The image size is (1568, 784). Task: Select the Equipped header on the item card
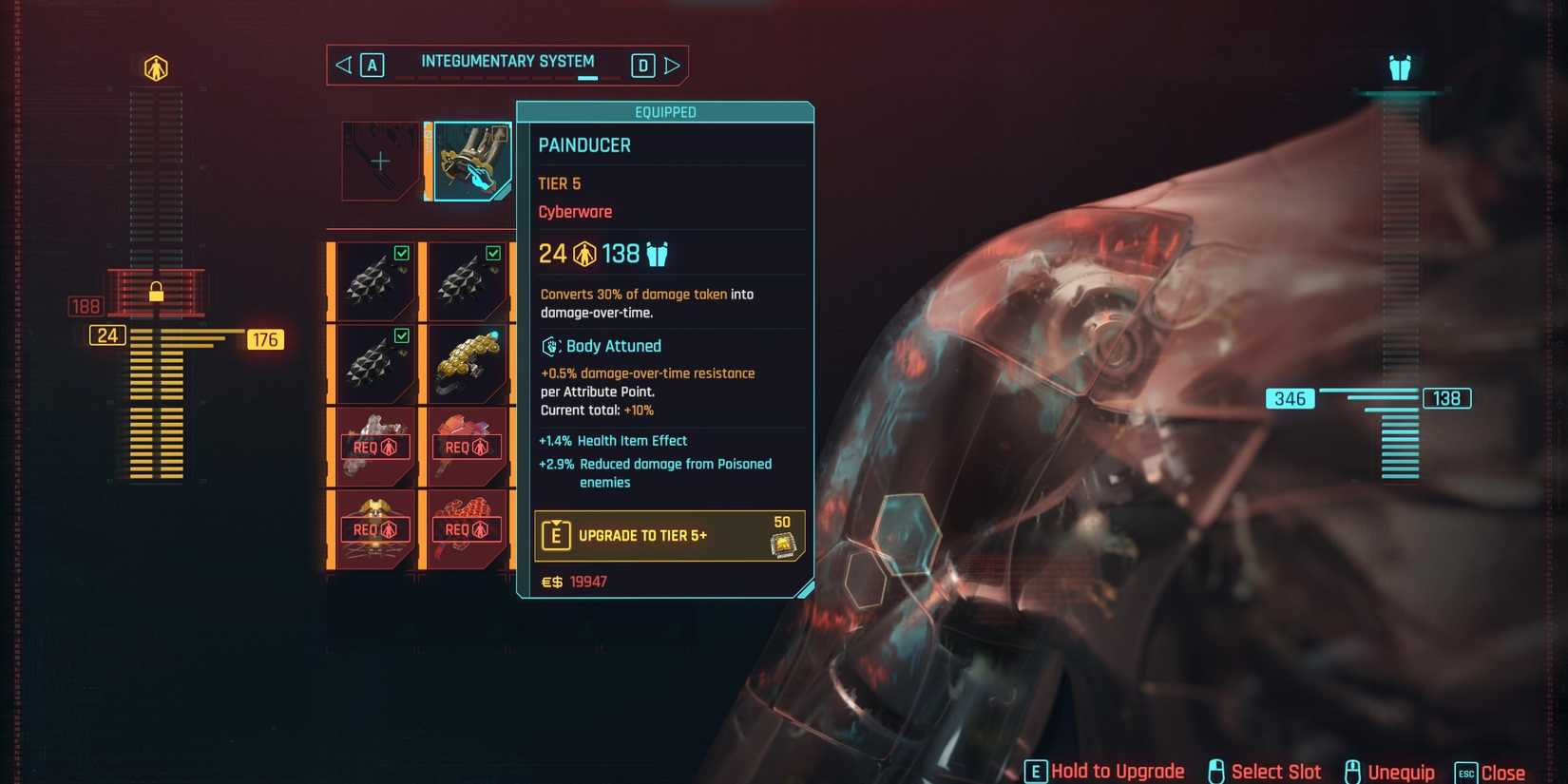[x=665, y=111]
